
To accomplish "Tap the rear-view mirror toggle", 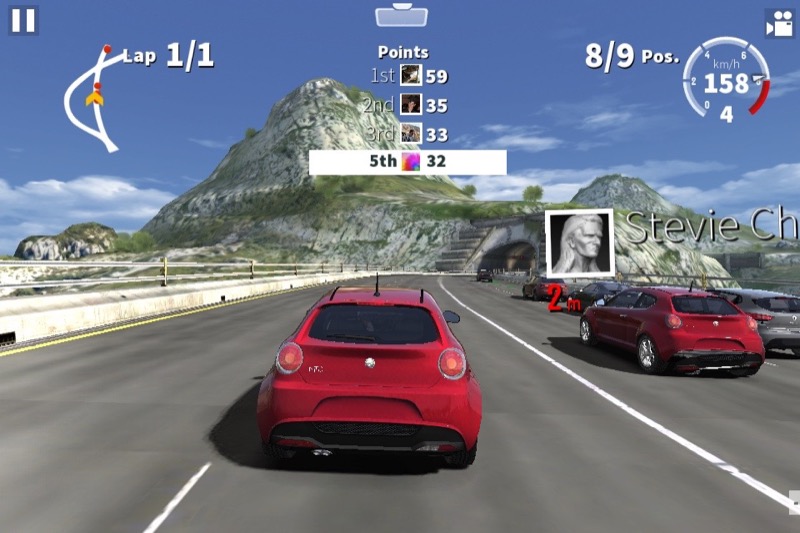I will click(x=401, y=15).
